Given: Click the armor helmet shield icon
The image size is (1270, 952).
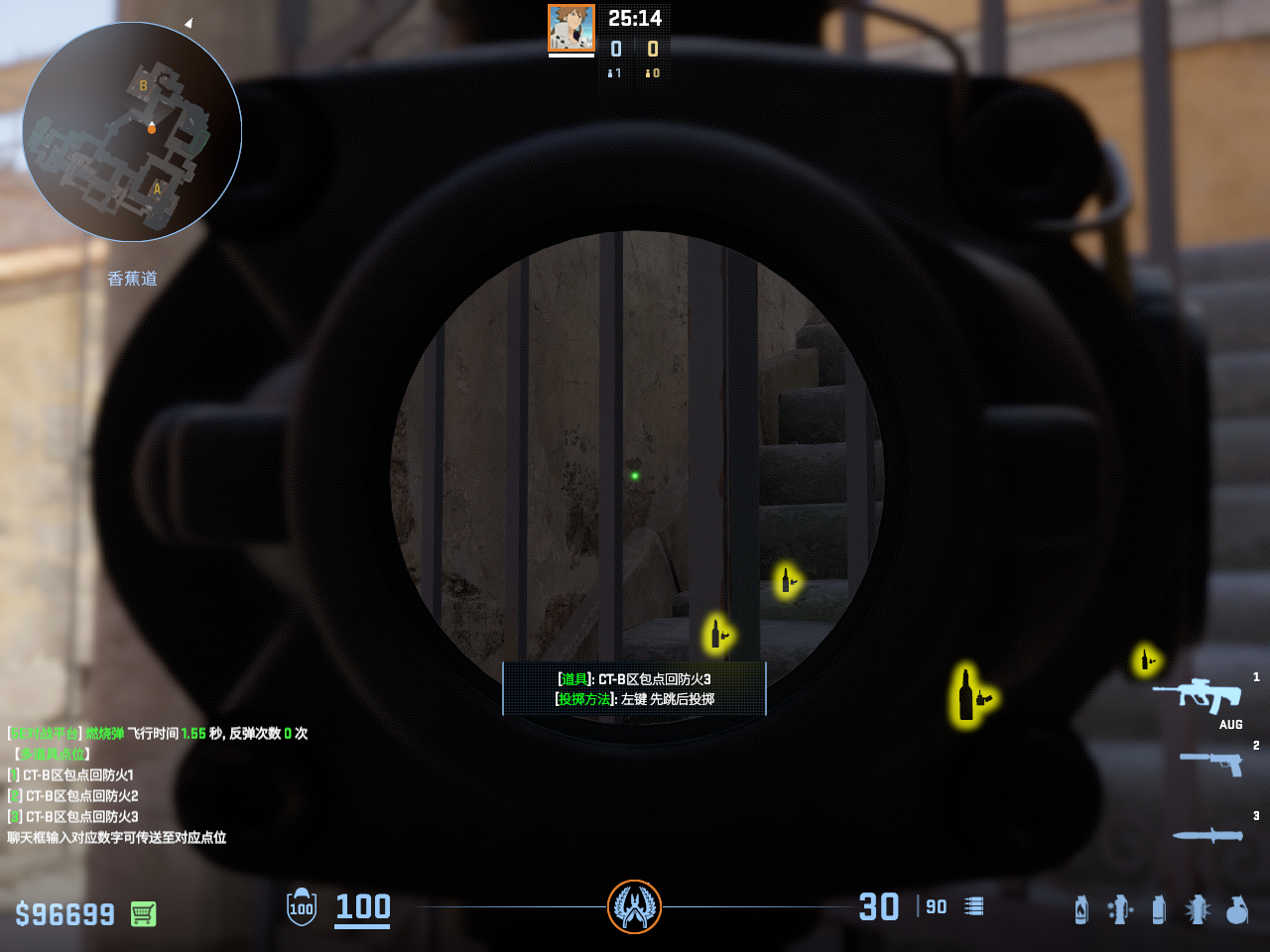Looking at the screenshot, I should point(302,907).
